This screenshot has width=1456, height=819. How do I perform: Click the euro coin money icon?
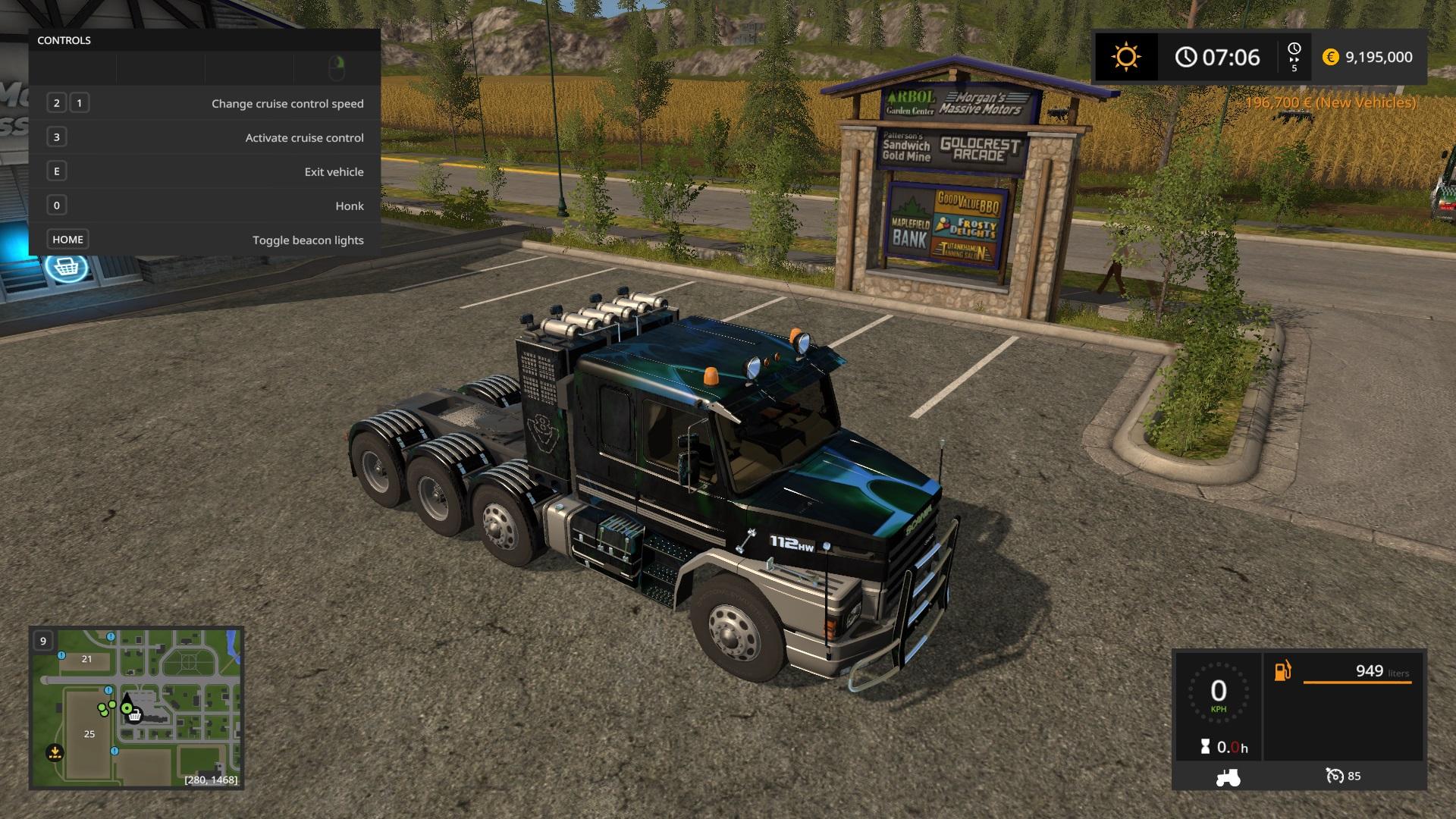[1330, 57]
